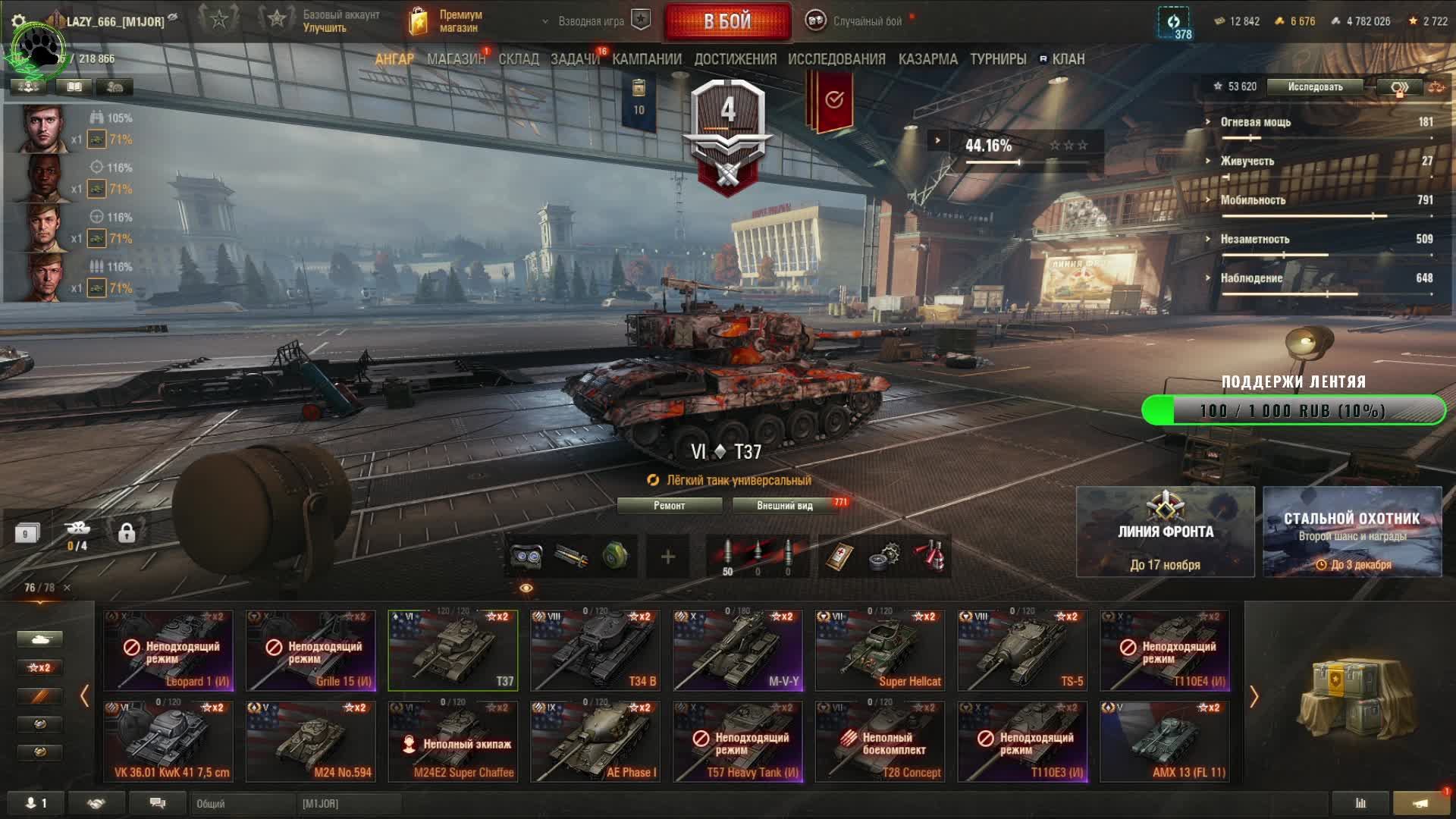Open the ЛИНИЯ ФРОНТА event banner

pos(1165,532)
